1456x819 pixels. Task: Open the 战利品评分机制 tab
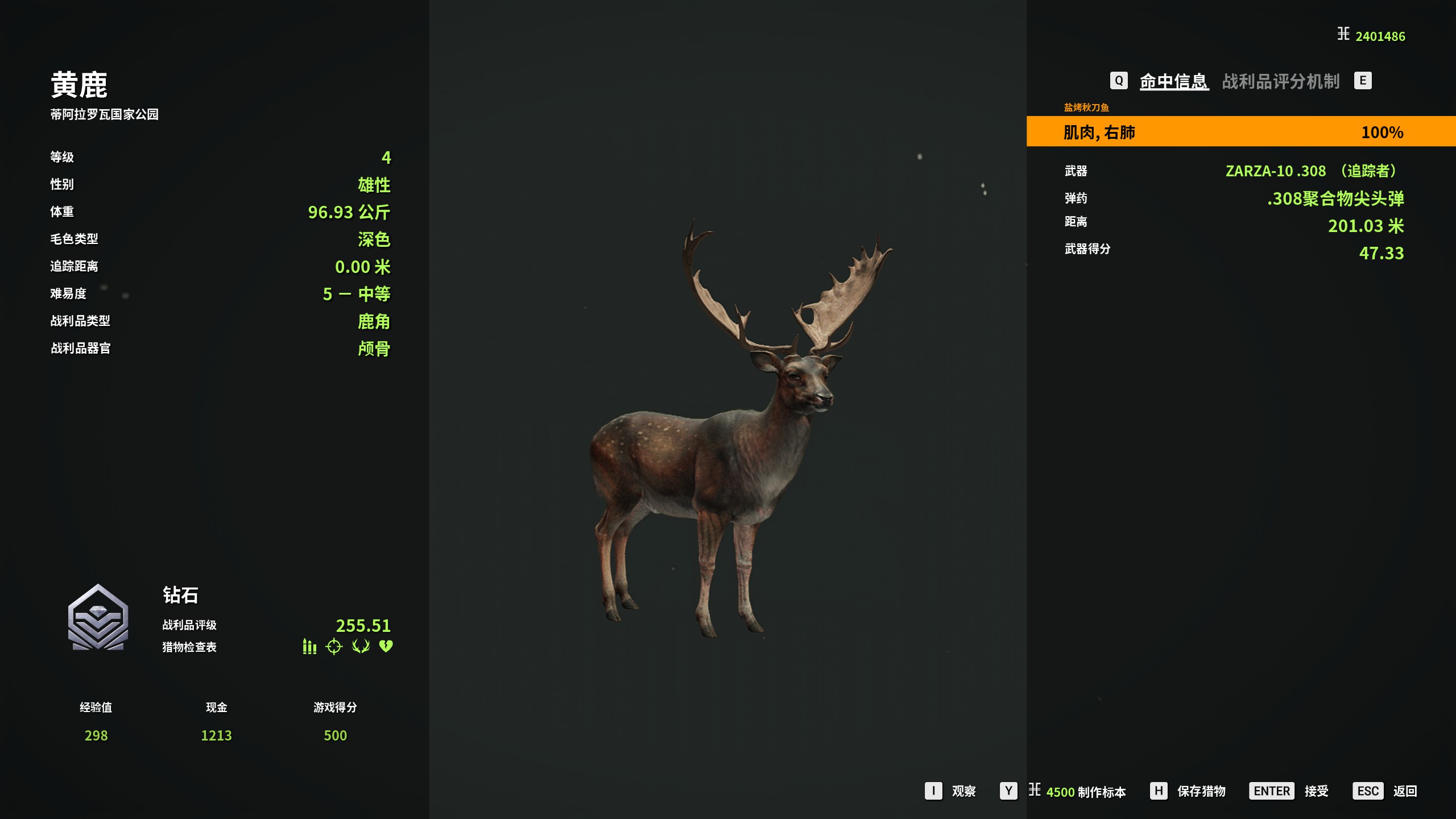pyautogui.click(x=1280, y=81)
